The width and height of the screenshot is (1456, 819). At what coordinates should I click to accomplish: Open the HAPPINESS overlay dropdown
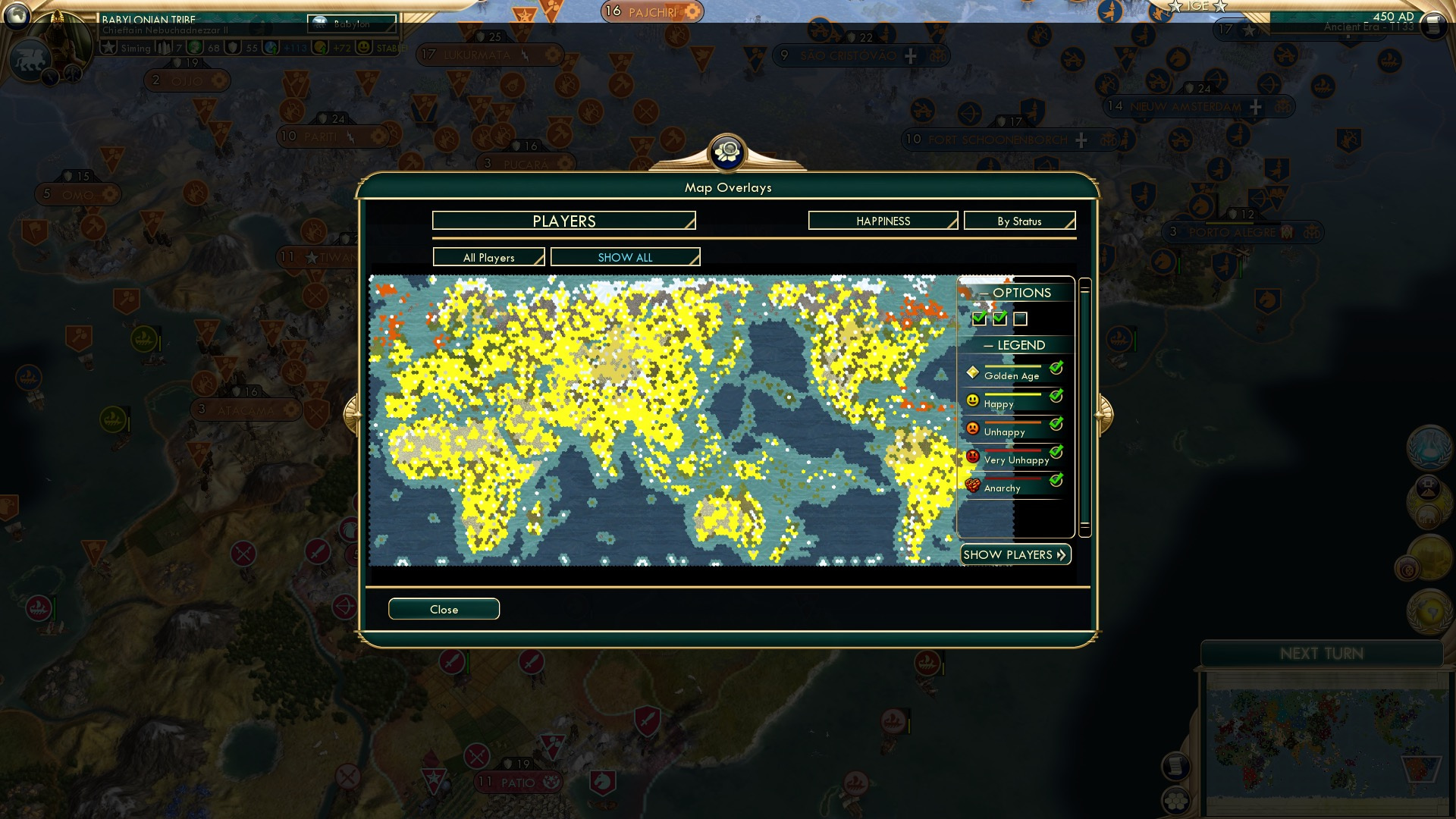(x=882, y=221)
